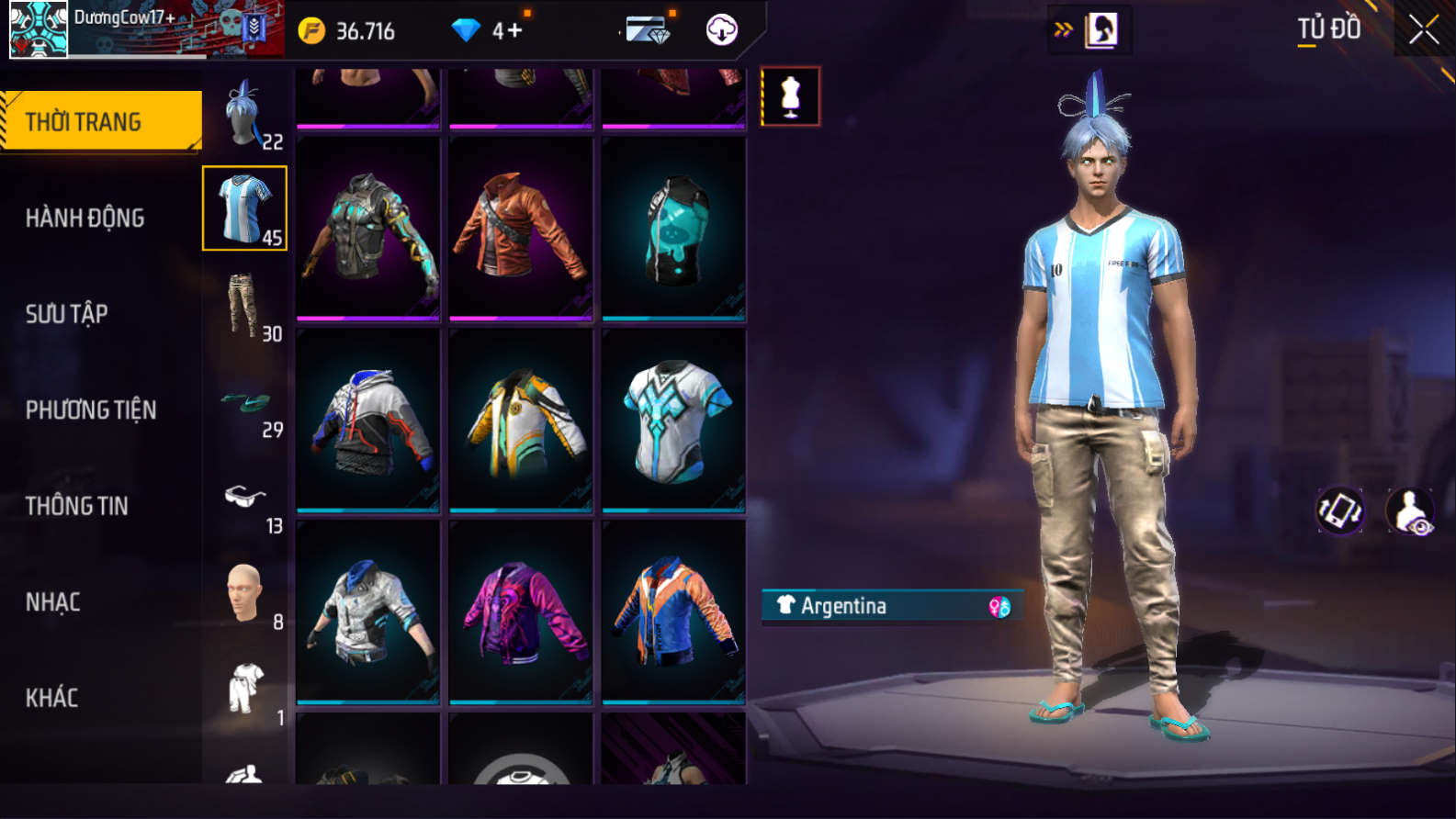Click the mannequin outfit preset icon
1456x819 pixels.
(791, 96)
